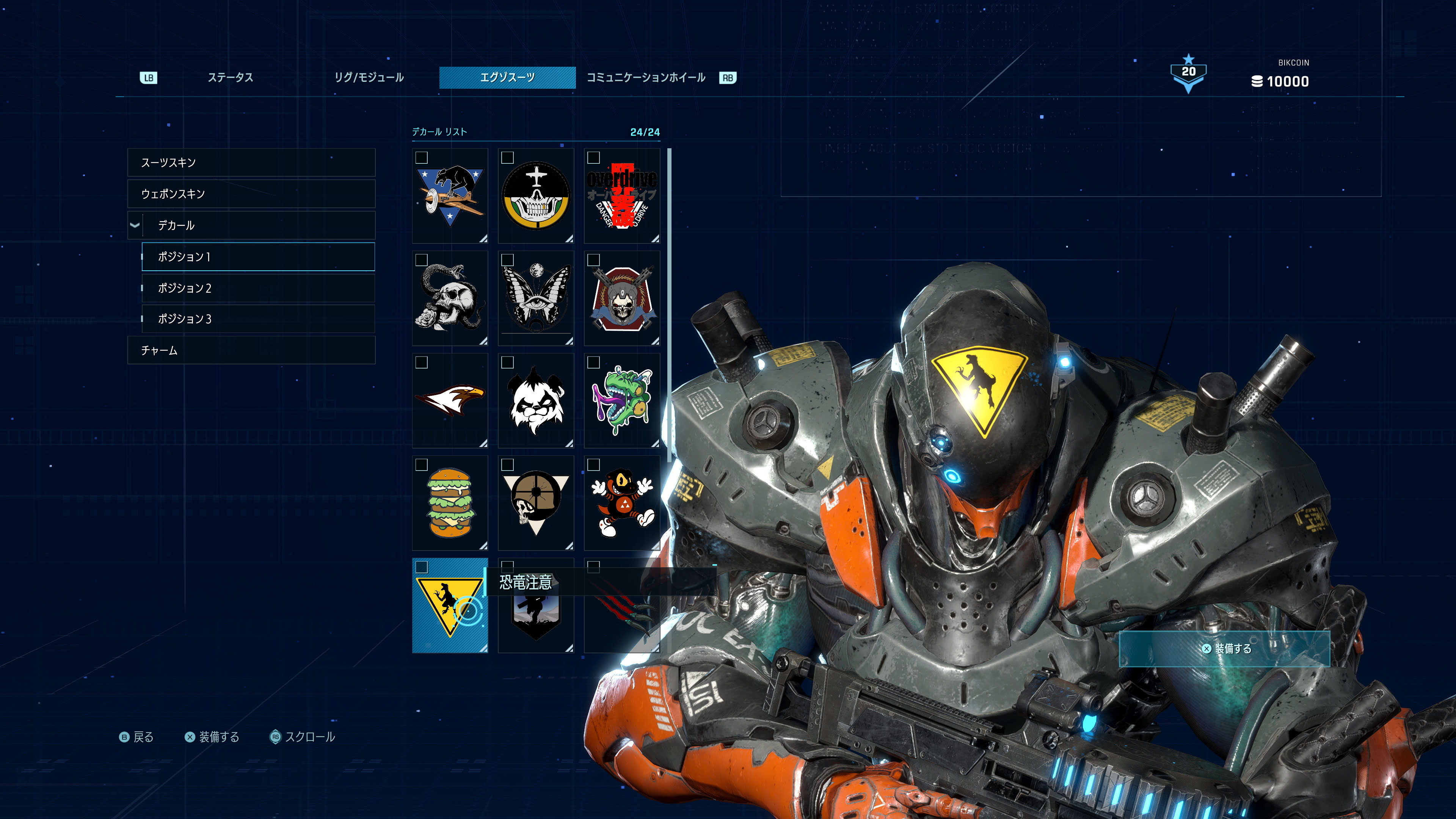Select the stacked burger decal

pyautogui.click(x=450, y=502)
